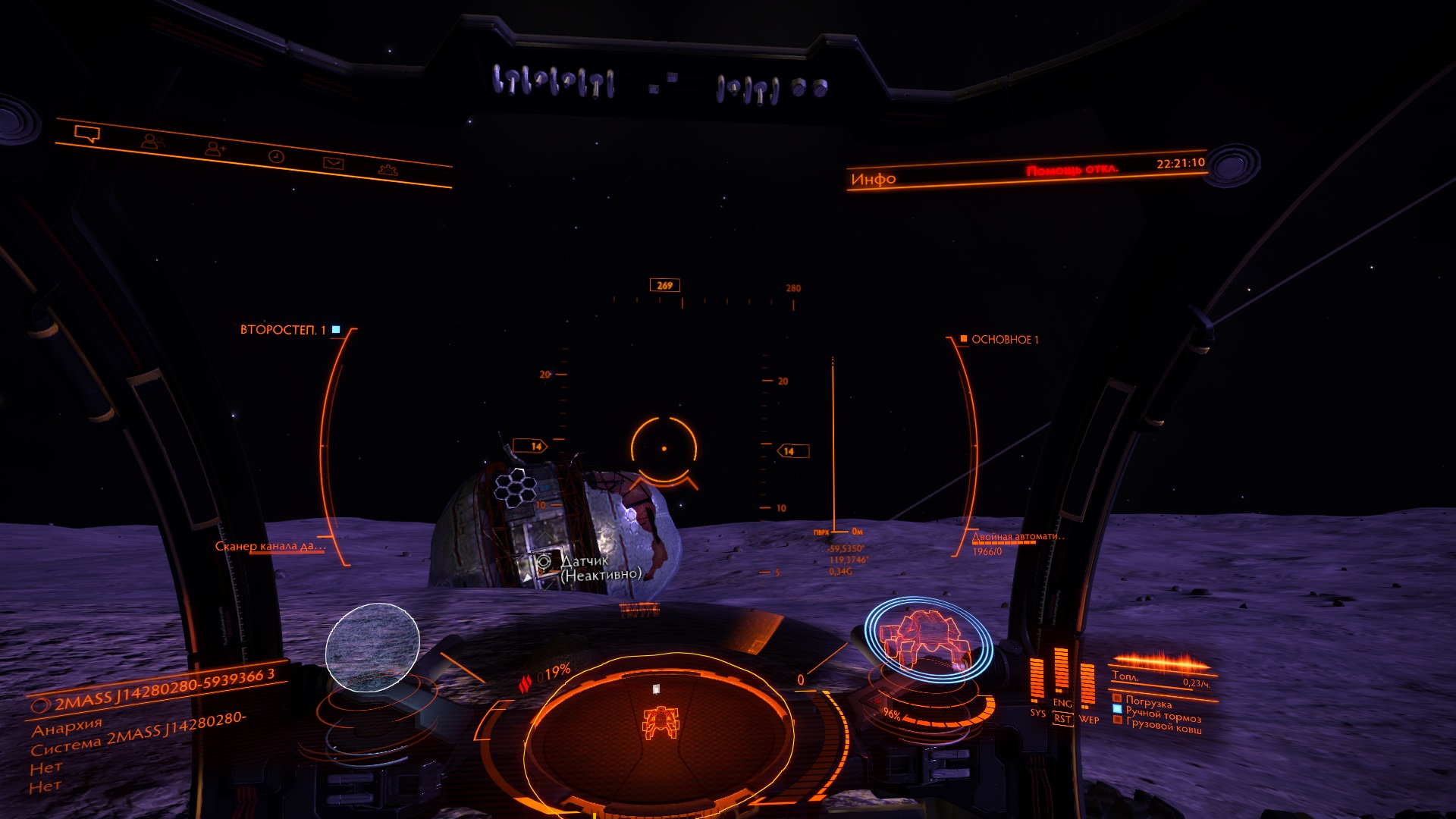Select the ВТОРОСТЕП. 1 fire group label
The image size is (1456, 819).
click(283, 330)
